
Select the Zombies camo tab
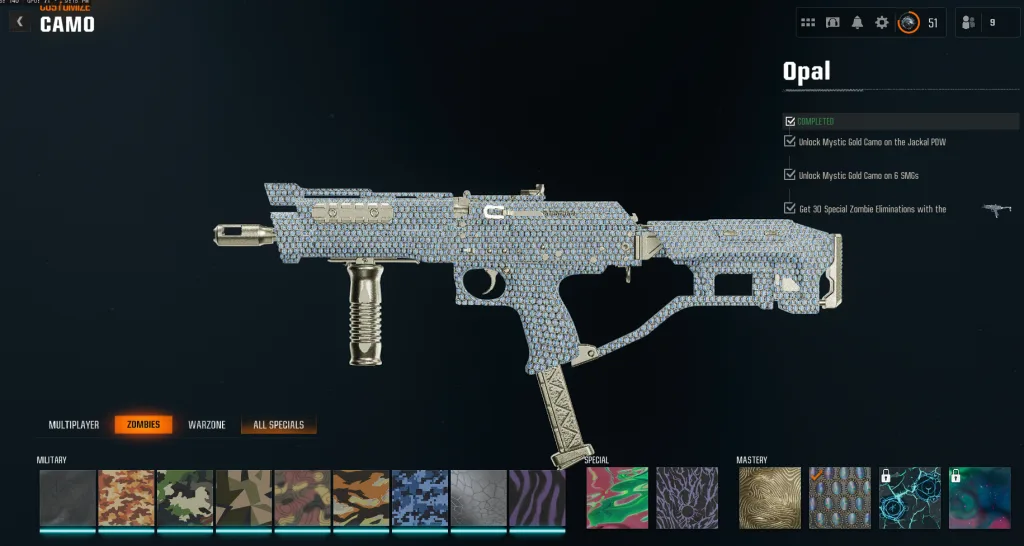(x=143, y=425)
